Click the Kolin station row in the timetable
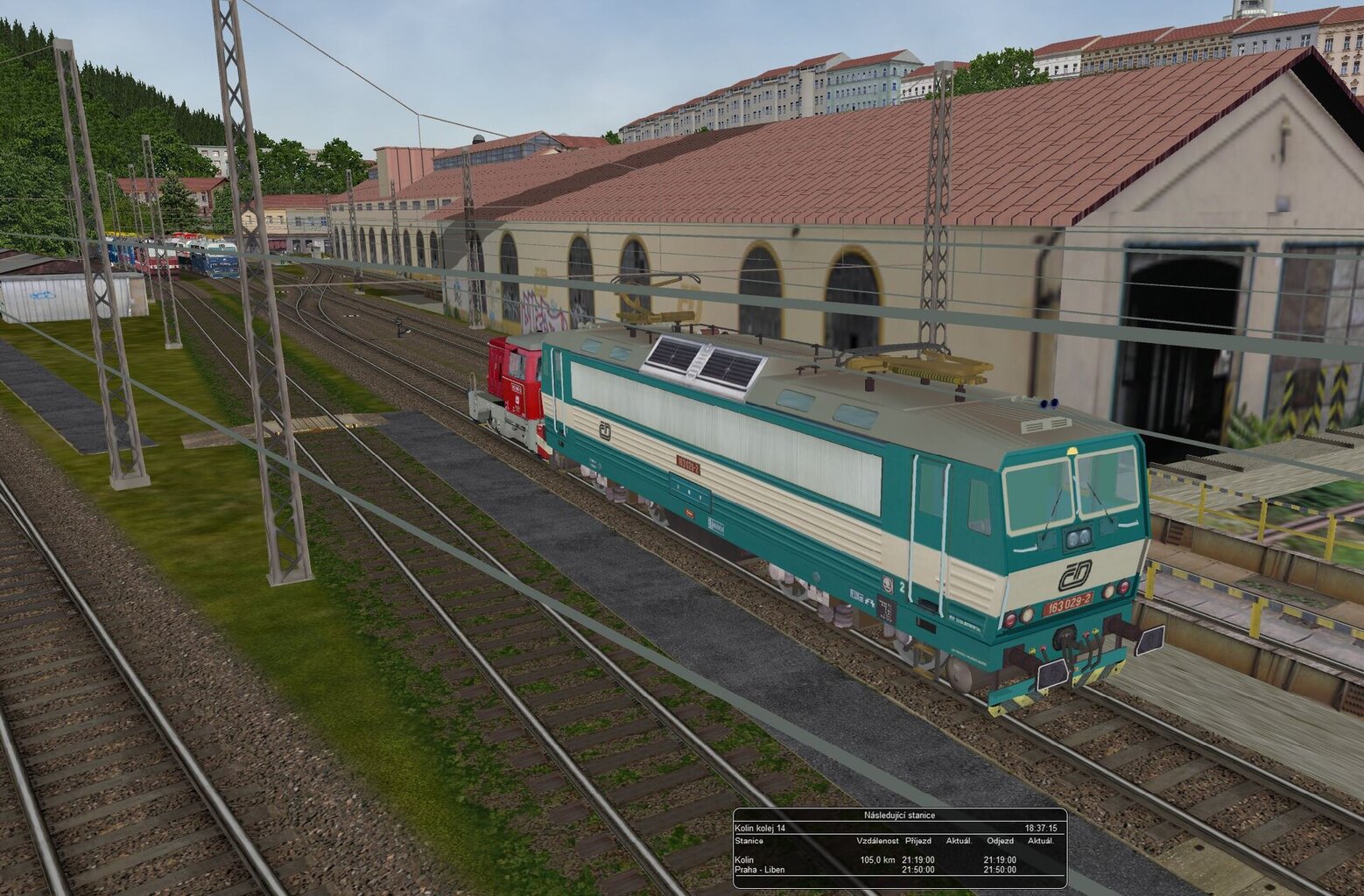 744,860
